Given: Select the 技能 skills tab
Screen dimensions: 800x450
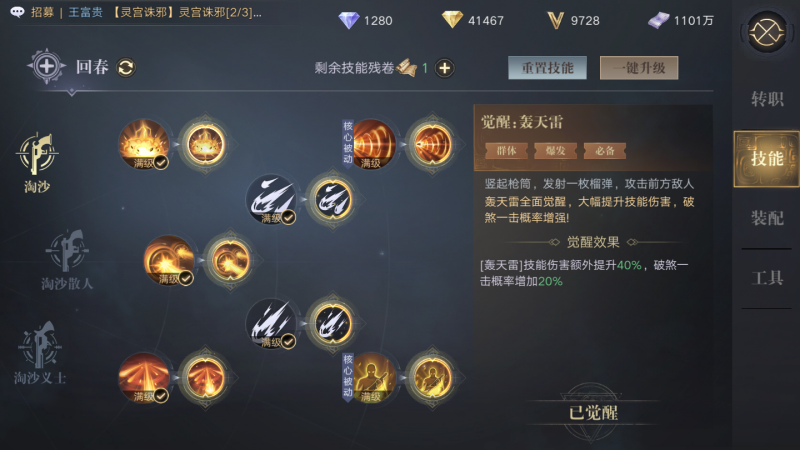Looking at the screenshot, I should coord(767,159).
